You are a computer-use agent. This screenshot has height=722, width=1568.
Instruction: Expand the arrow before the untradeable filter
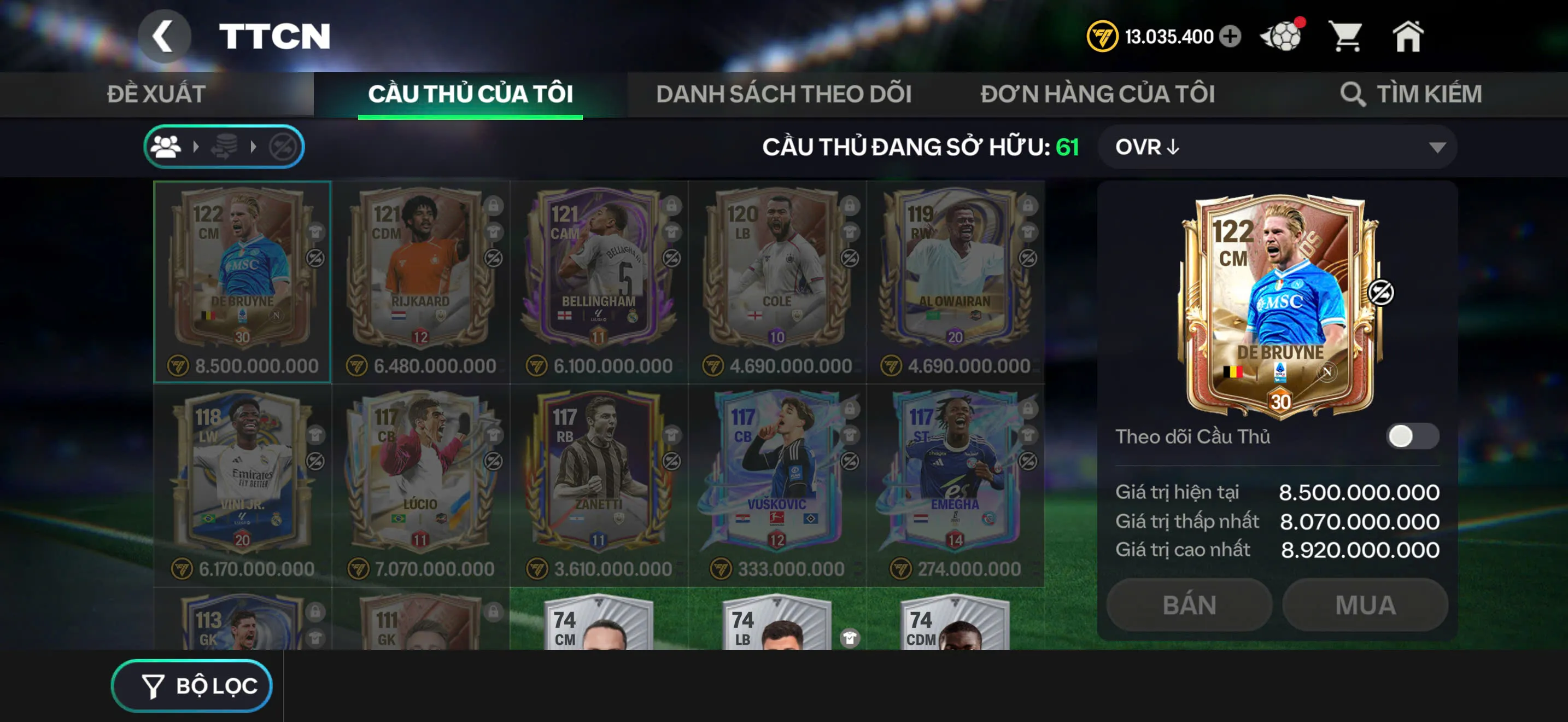[x=254, y=146]
